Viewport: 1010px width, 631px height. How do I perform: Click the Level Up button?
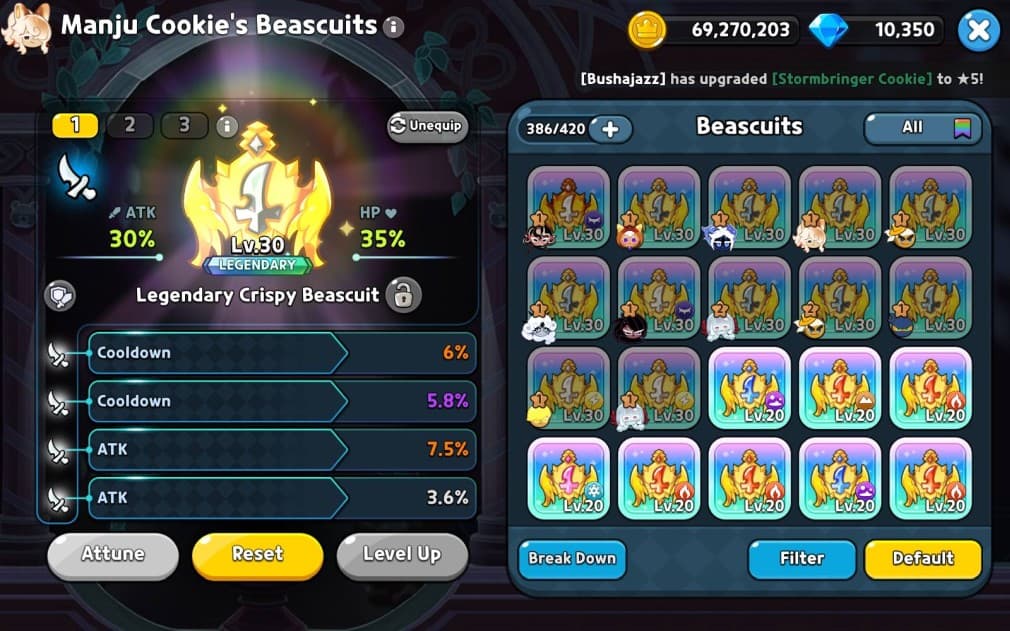[401, 555]
